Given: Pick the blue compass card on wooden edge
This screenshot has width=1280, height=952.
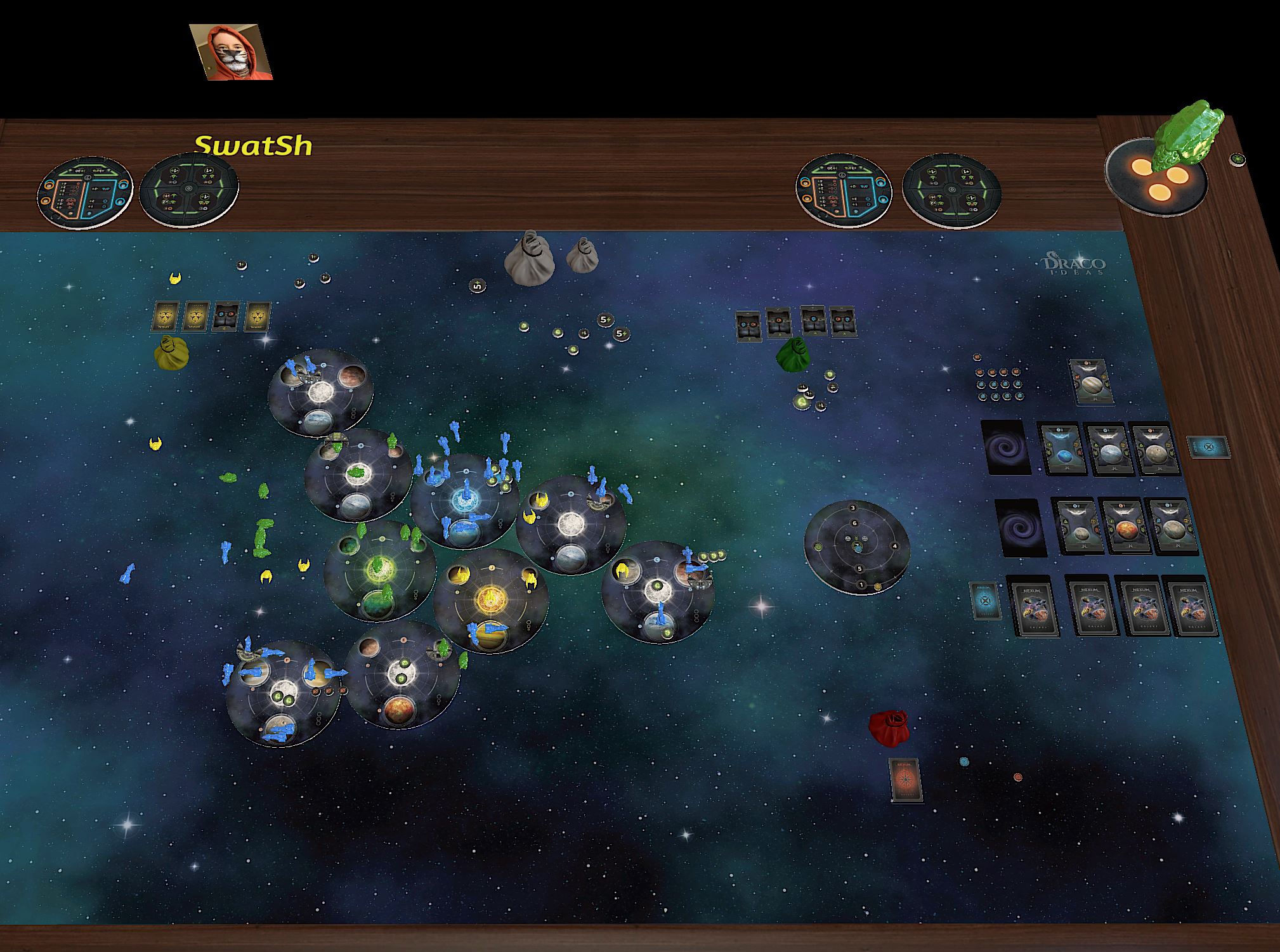Looking at the screenshot, I should click(1208, 447).
